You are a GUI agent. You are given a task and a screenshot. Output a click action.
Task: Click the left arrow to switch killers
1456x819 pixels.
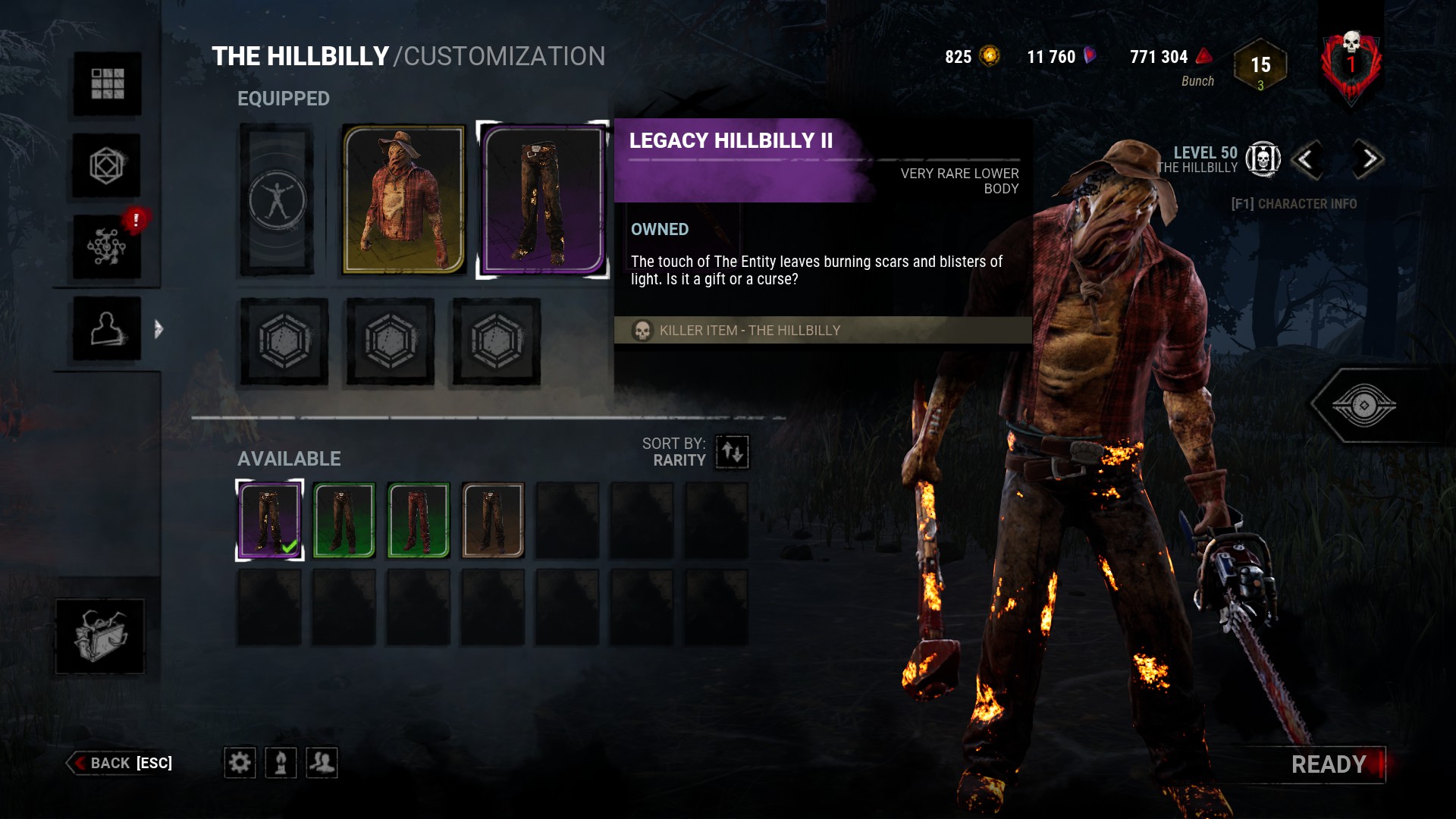tap(1308, 161)
